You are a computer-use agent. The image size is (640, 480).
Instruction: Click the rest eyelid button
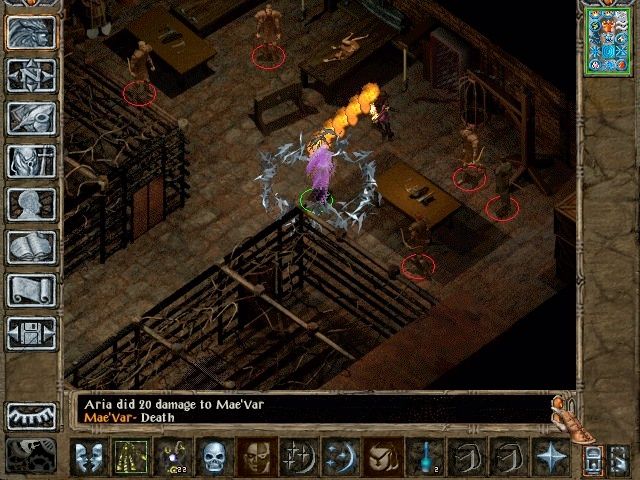[x=31, y=414]
